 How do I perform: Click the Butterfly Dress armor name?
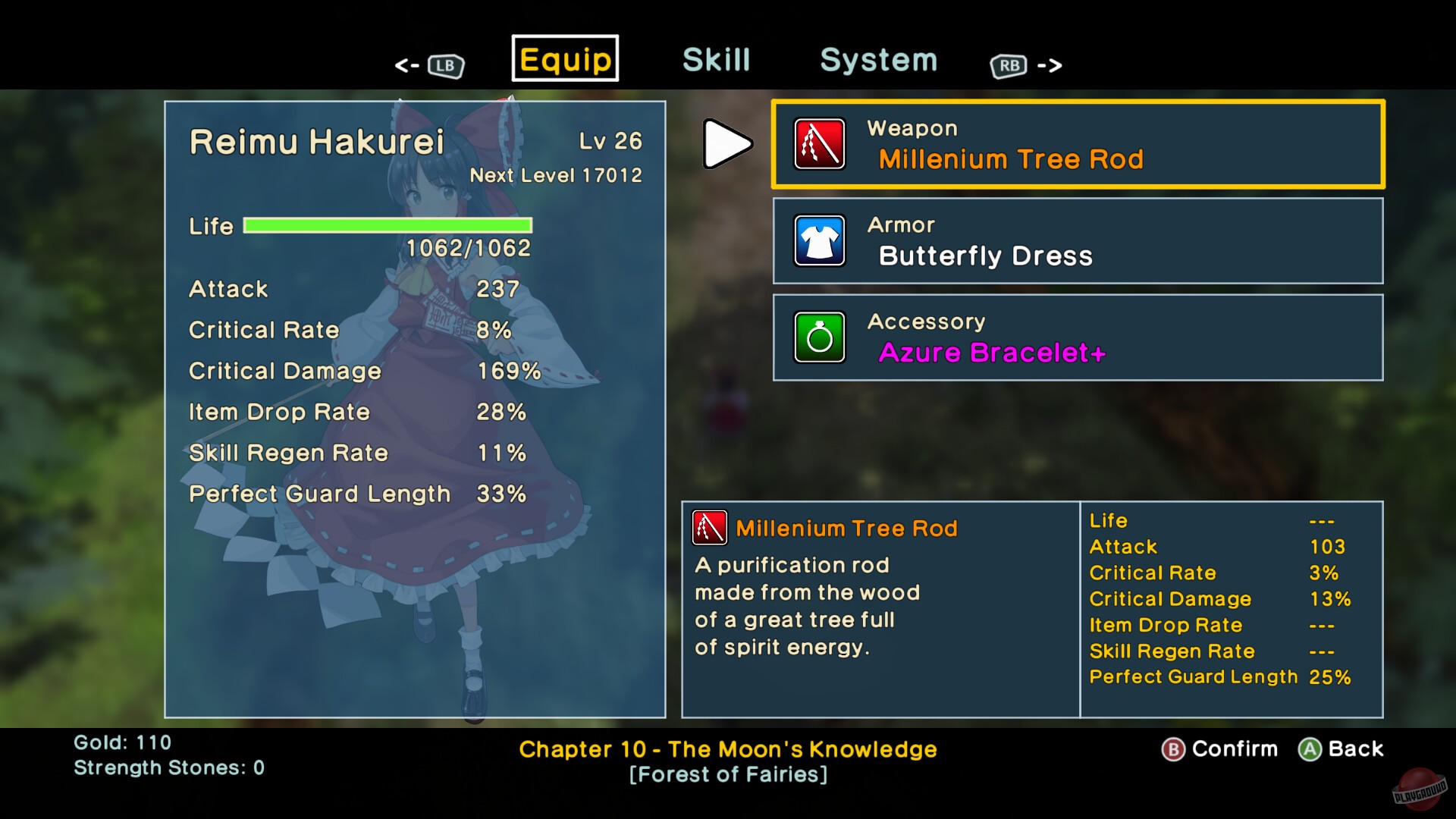(987, 256)
